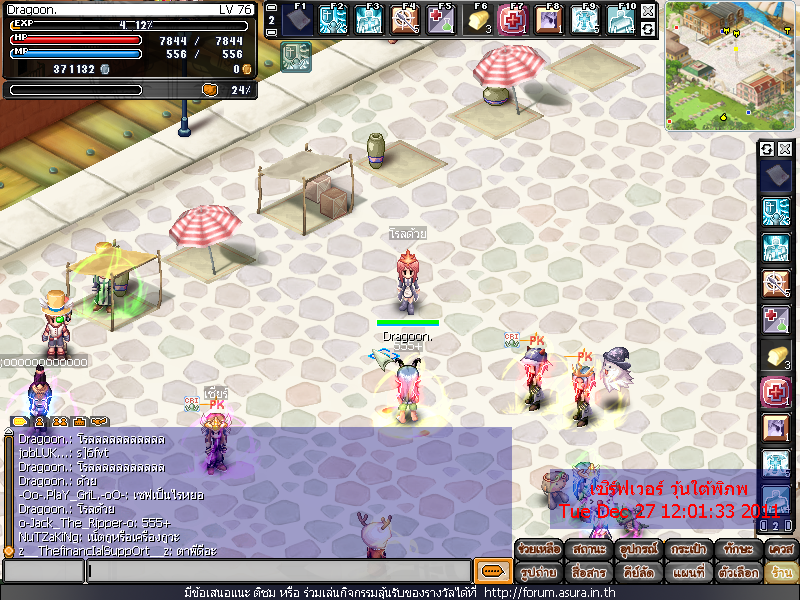Open the เควส (quest) log
Image resolution: width=800 pixels, height=600 pixels.
pos(781,550)
